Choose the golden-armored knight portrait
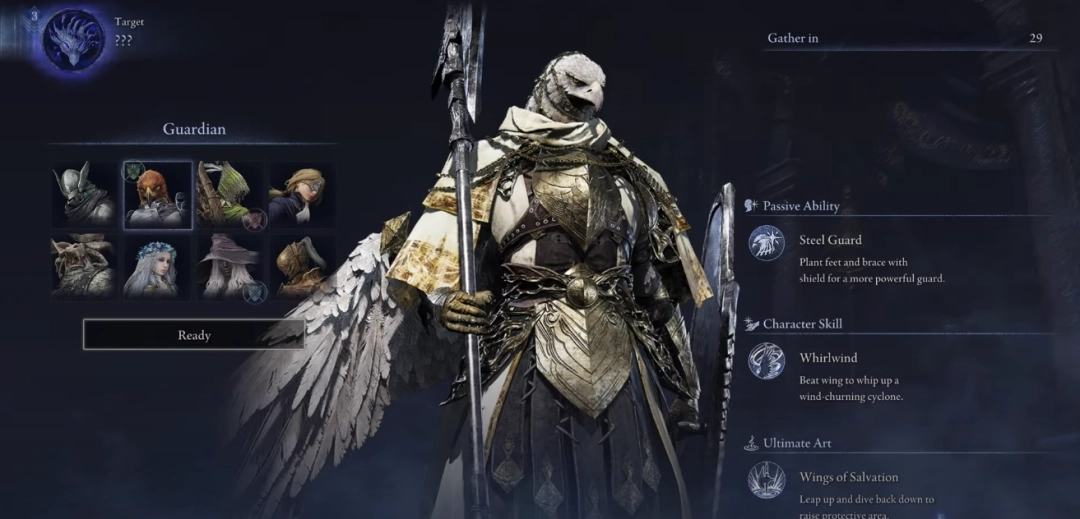 tap(302, 267)
